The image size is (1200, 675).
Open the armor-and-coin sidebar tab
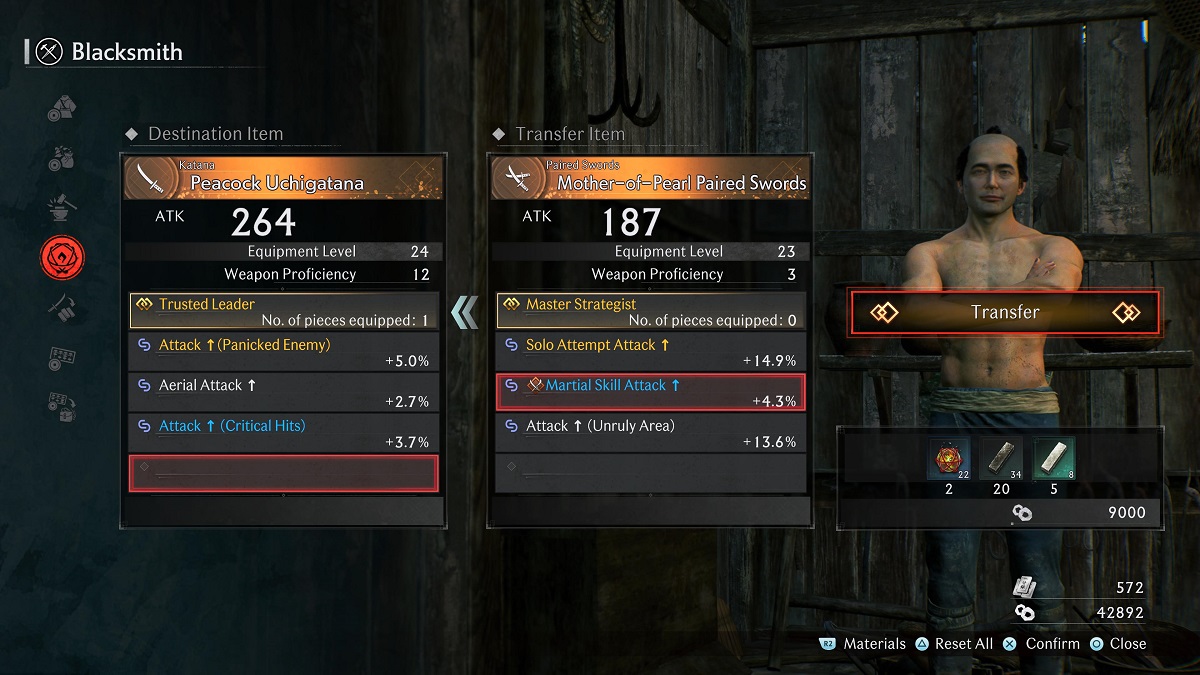(62, 108)
